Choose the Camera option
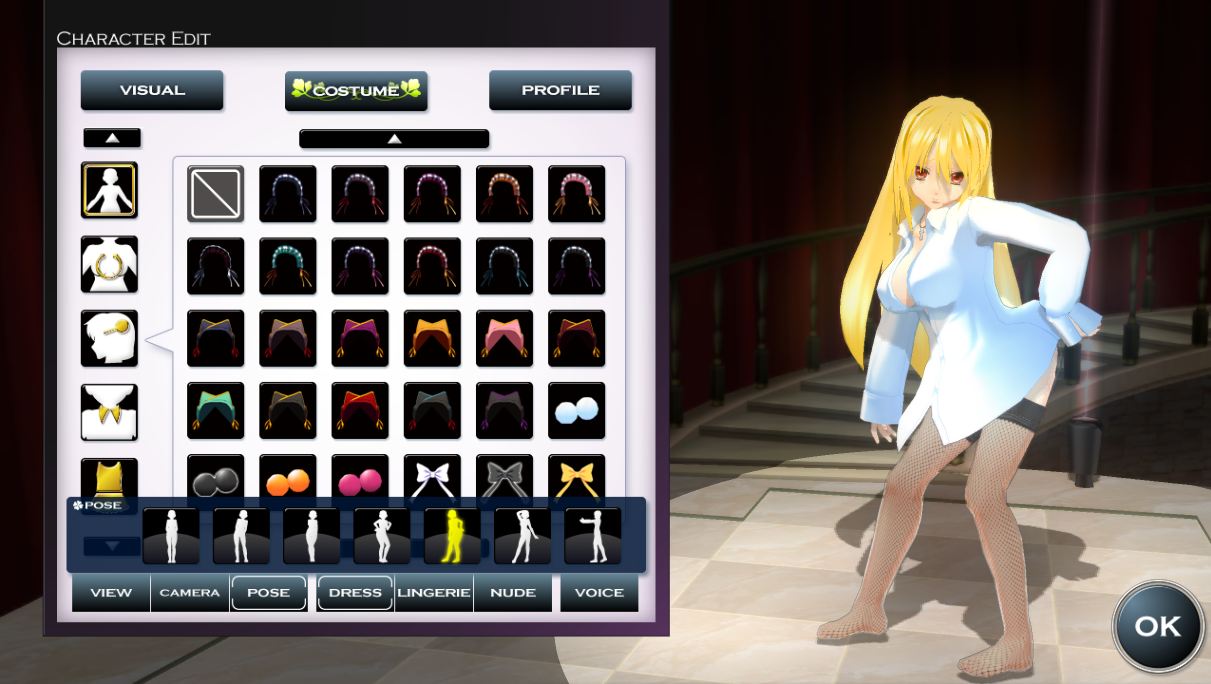This screenshot has width=1211, height=684. tap(190, 592)
